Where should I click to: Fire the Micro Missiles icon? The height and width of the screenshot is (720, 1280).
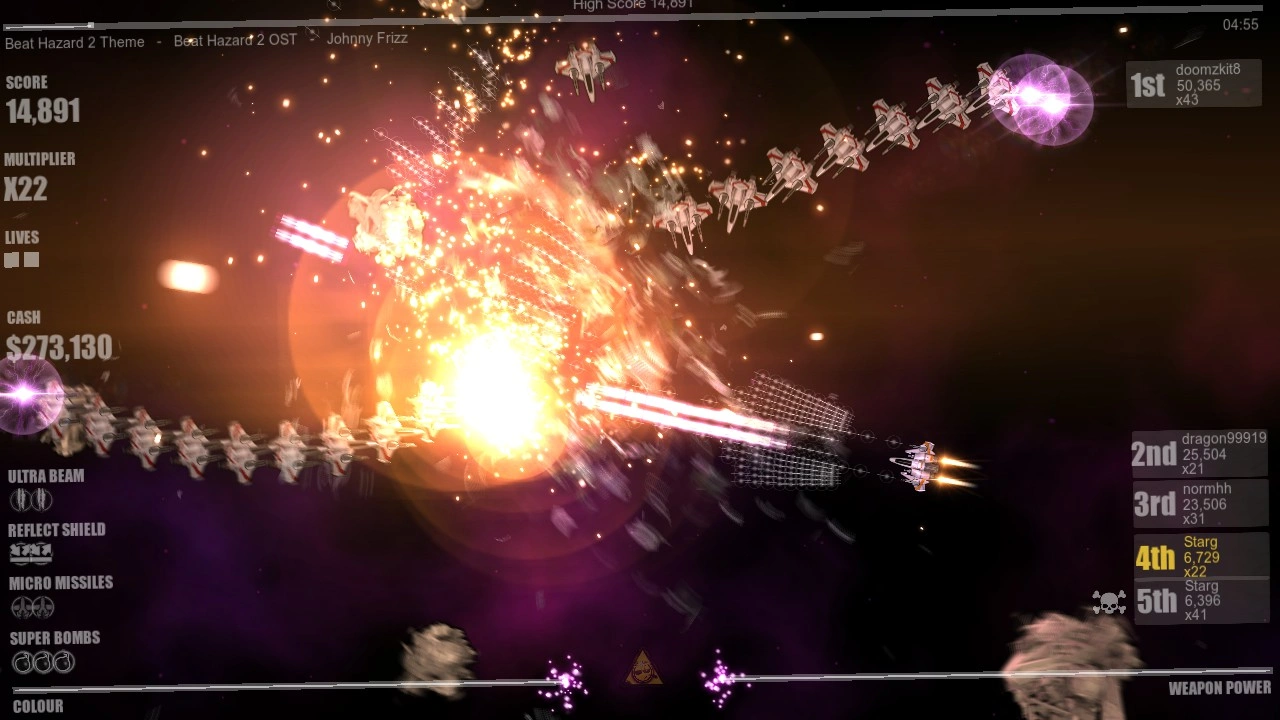coord(32,607)
